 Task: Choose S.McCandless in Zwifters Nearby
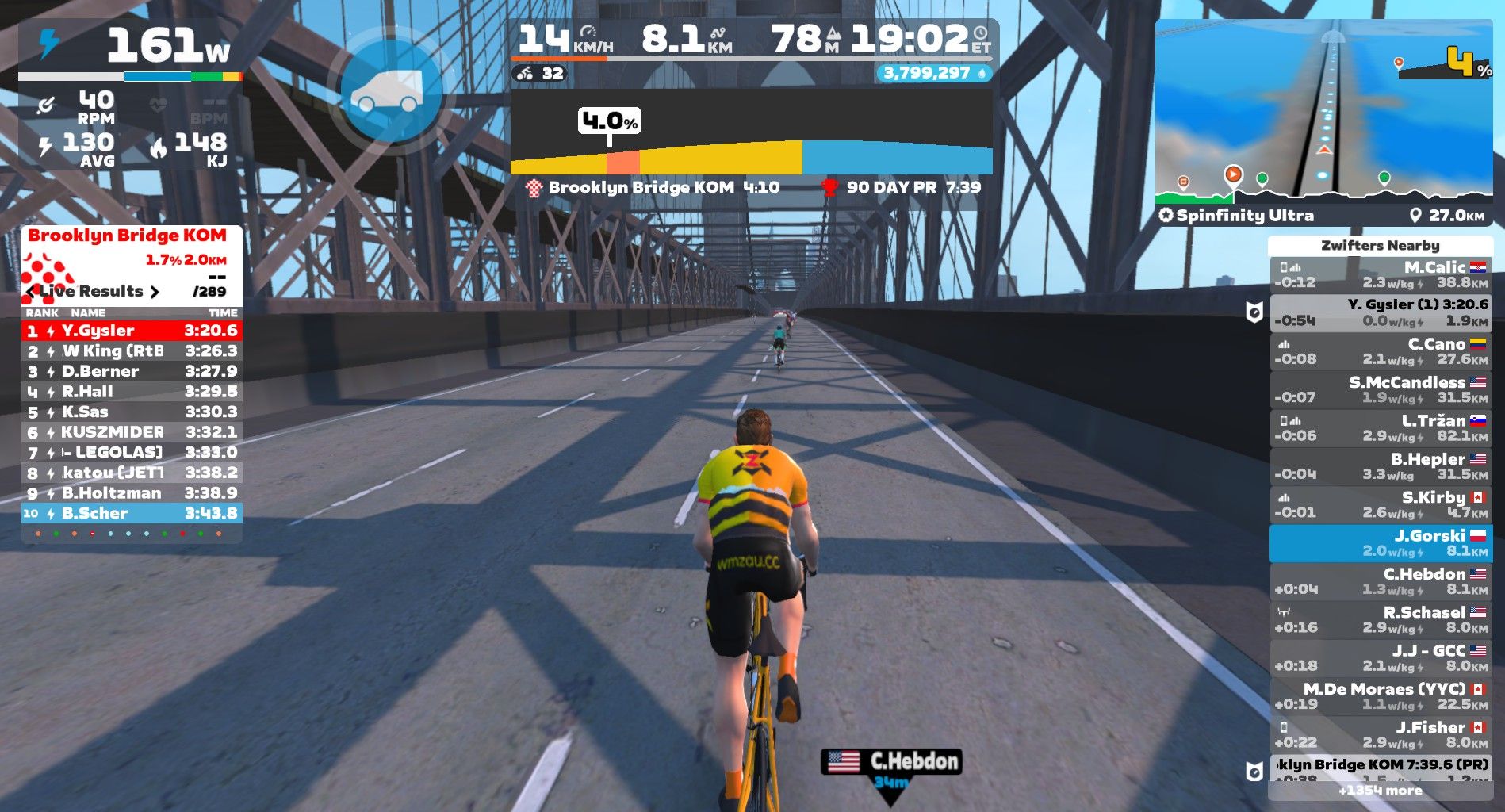click(1380, 389)
